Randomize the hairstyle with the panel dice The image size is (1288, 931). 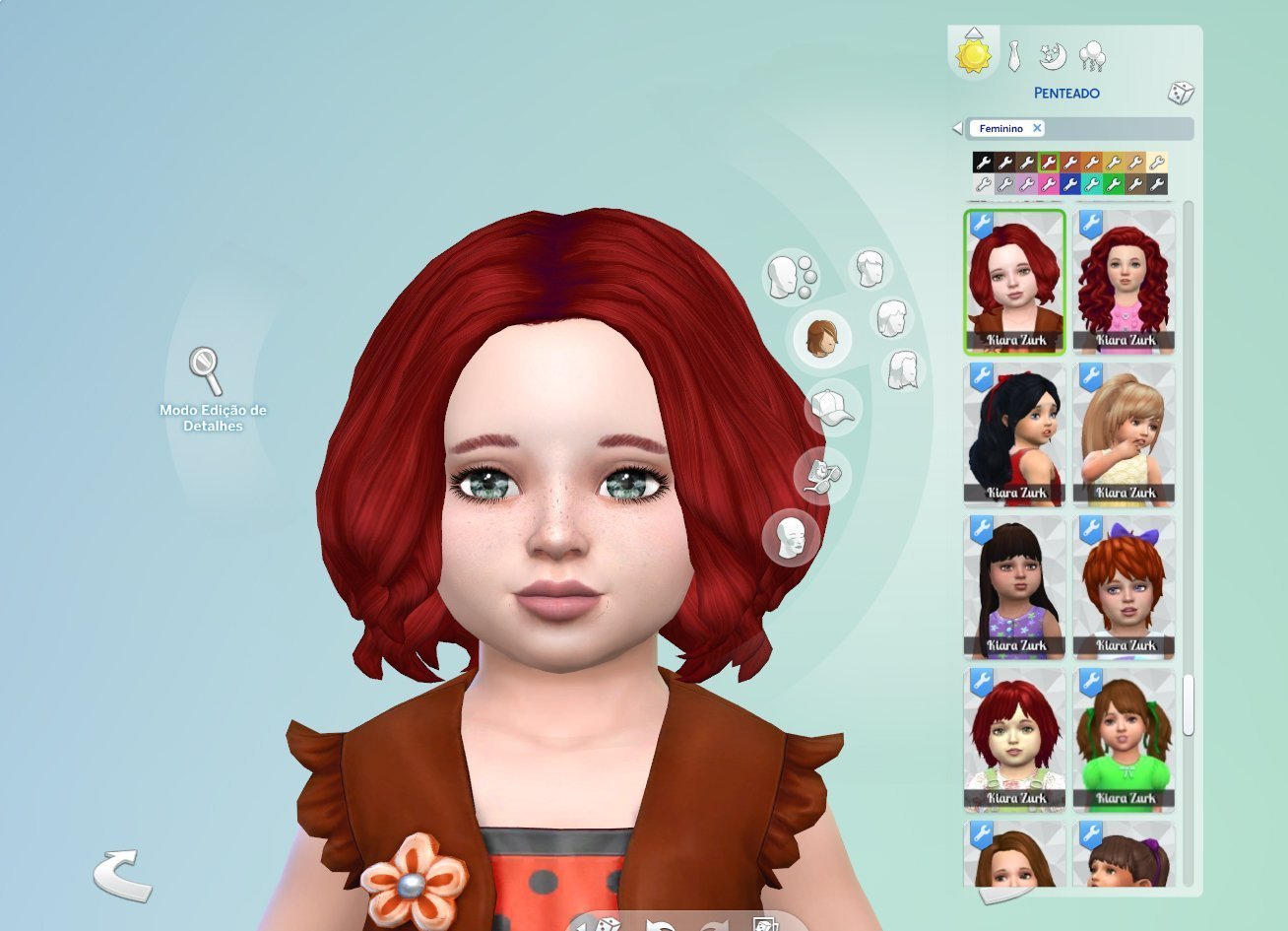point(1180,94)
